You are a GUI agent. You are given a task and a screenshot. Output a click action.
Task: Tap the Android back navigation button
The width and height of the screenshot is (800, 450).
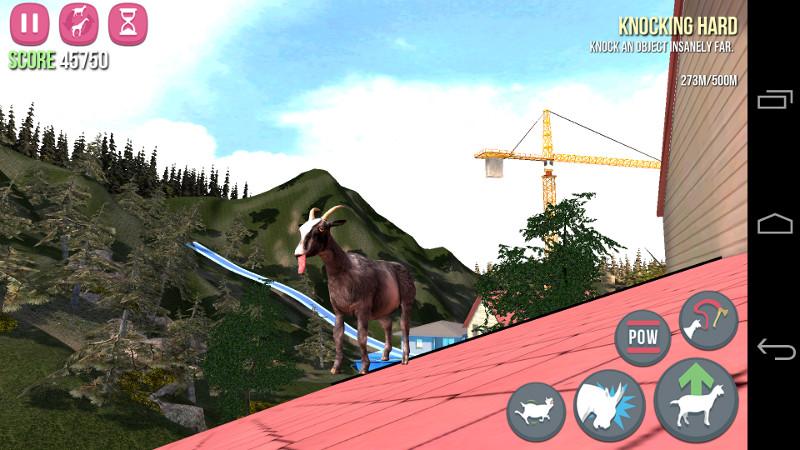point(775,349)
